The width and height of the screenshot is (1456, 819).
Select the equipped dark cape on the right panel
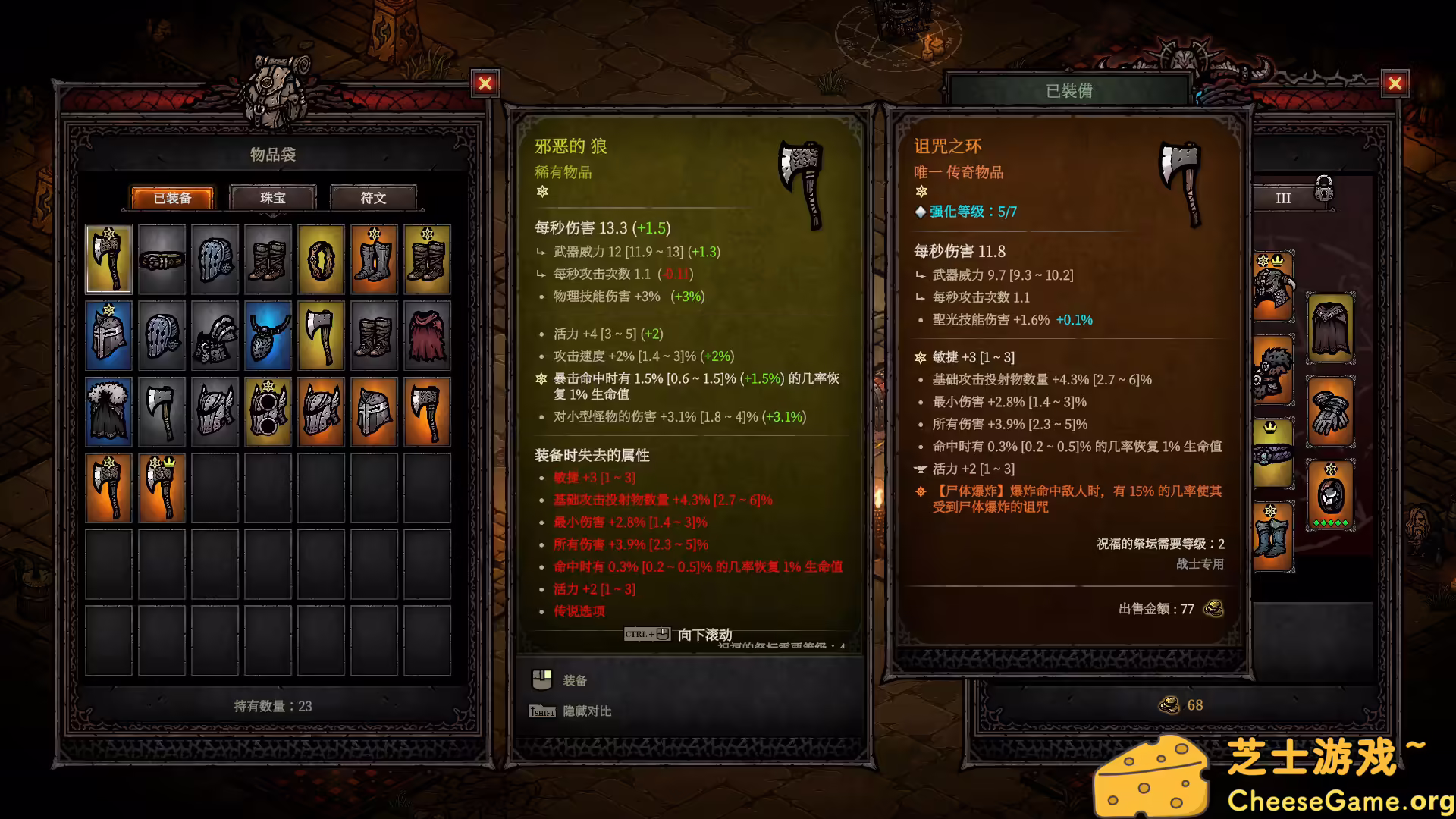coord(1331,328)
